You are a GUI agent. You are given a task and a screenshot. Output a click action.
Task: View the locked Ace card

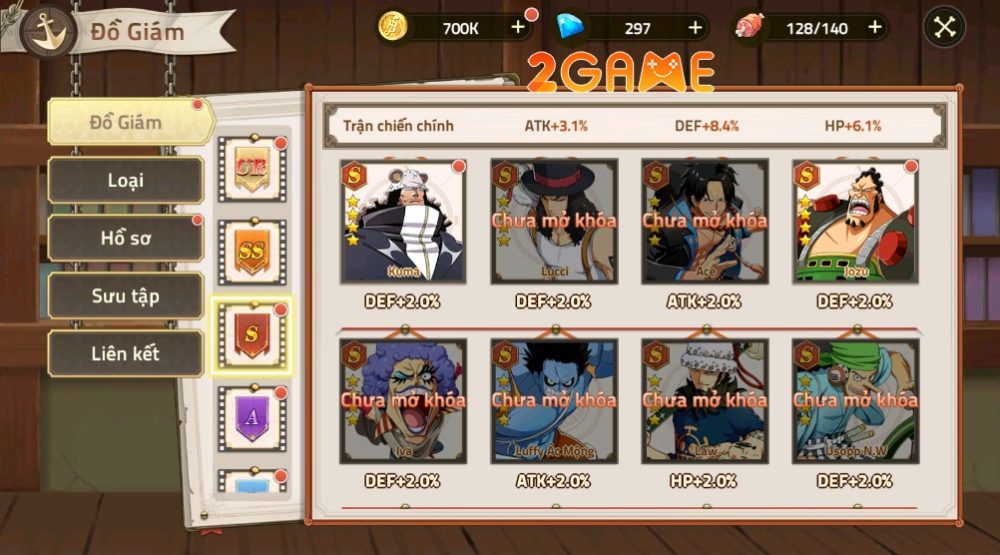705,222
